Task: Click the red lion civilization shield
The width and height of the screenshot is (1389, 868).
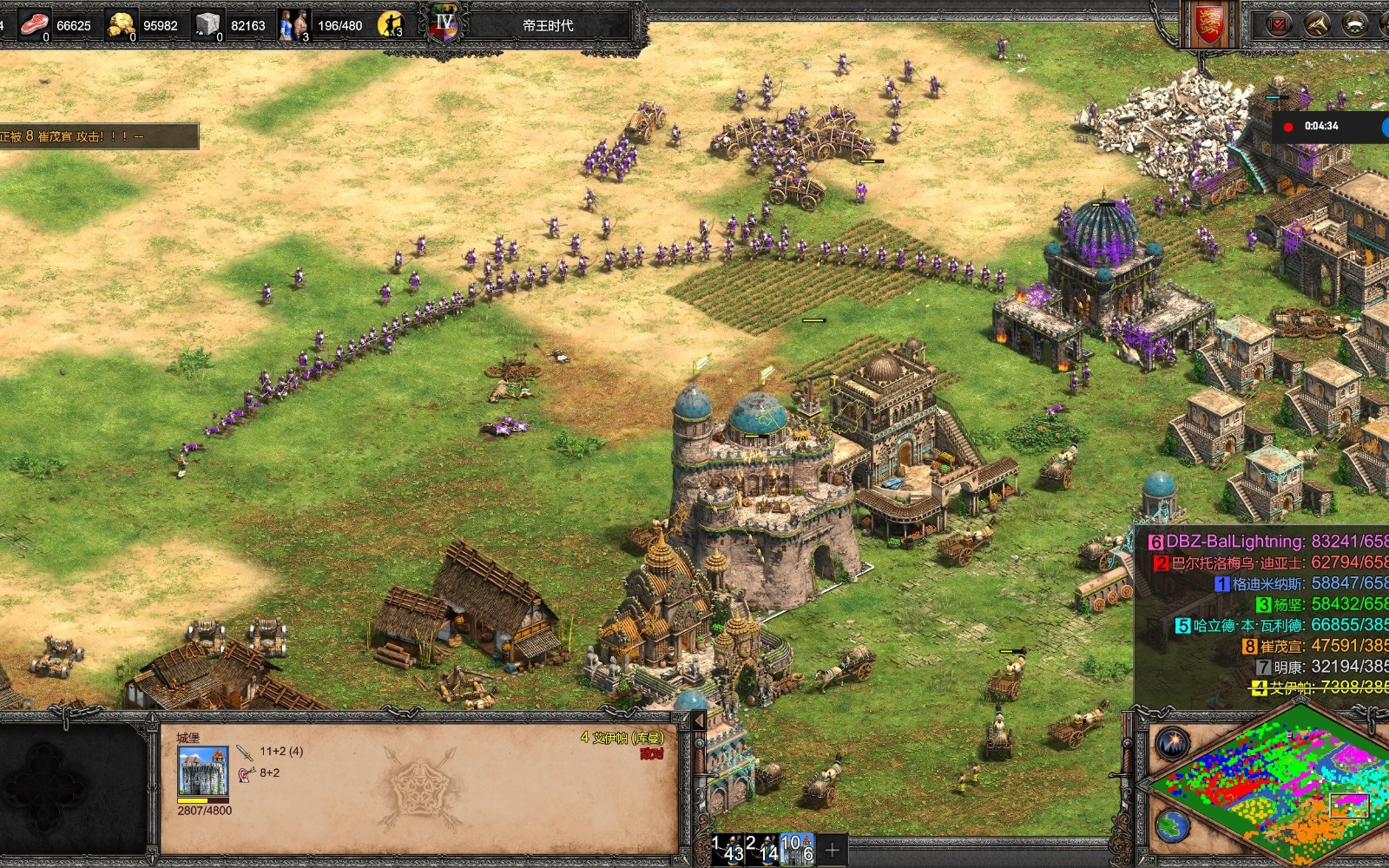Action: point(1208,24)
